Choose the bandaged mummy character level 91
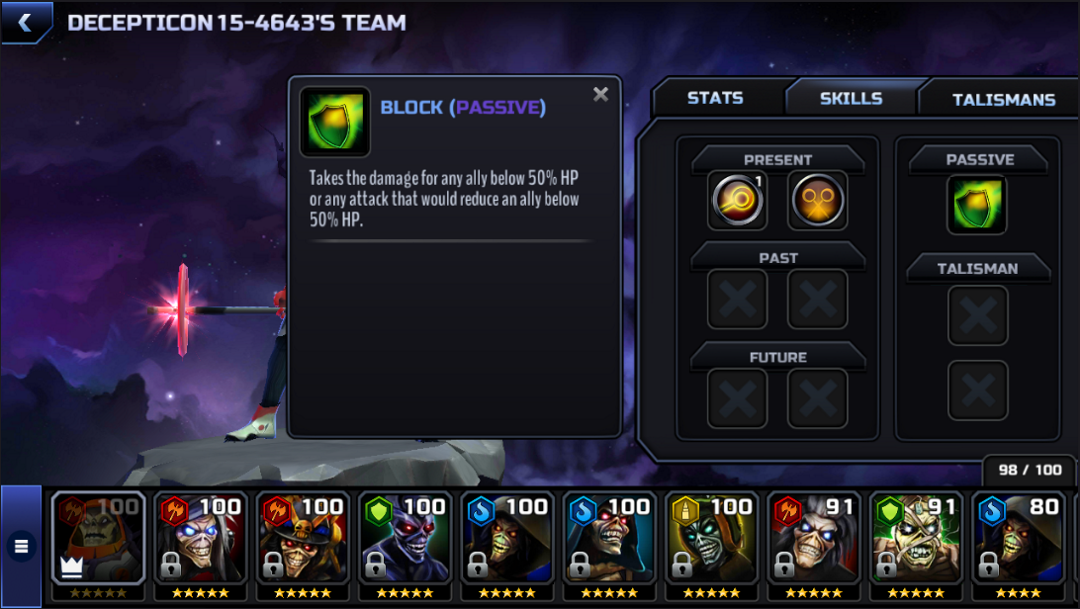Viewport: 1080px width, 609px height. point(915,538)
